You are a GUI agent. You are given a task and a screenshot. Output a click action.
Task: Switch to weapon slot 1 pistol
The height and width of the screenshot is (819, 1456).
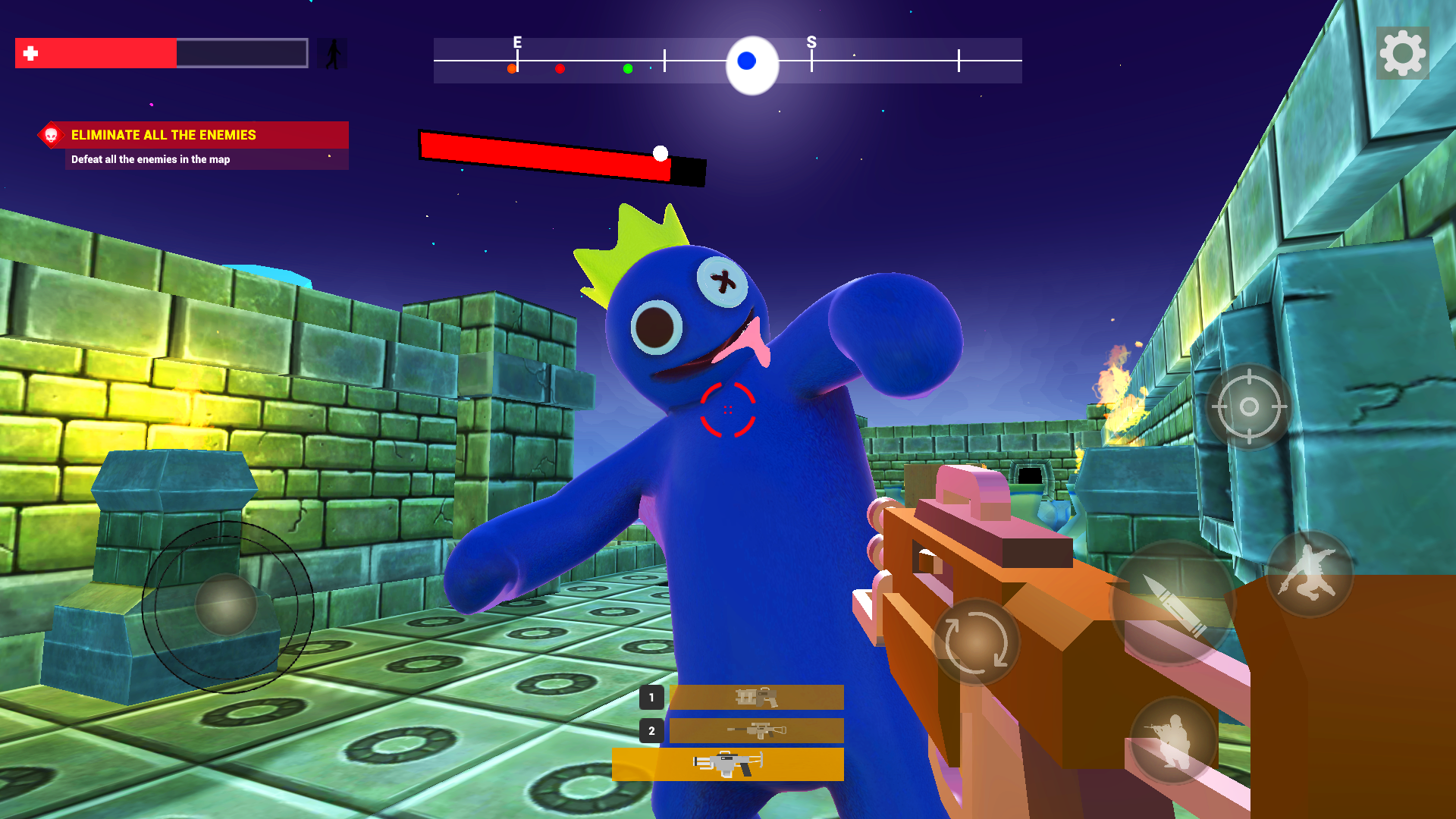coord(756,697)
